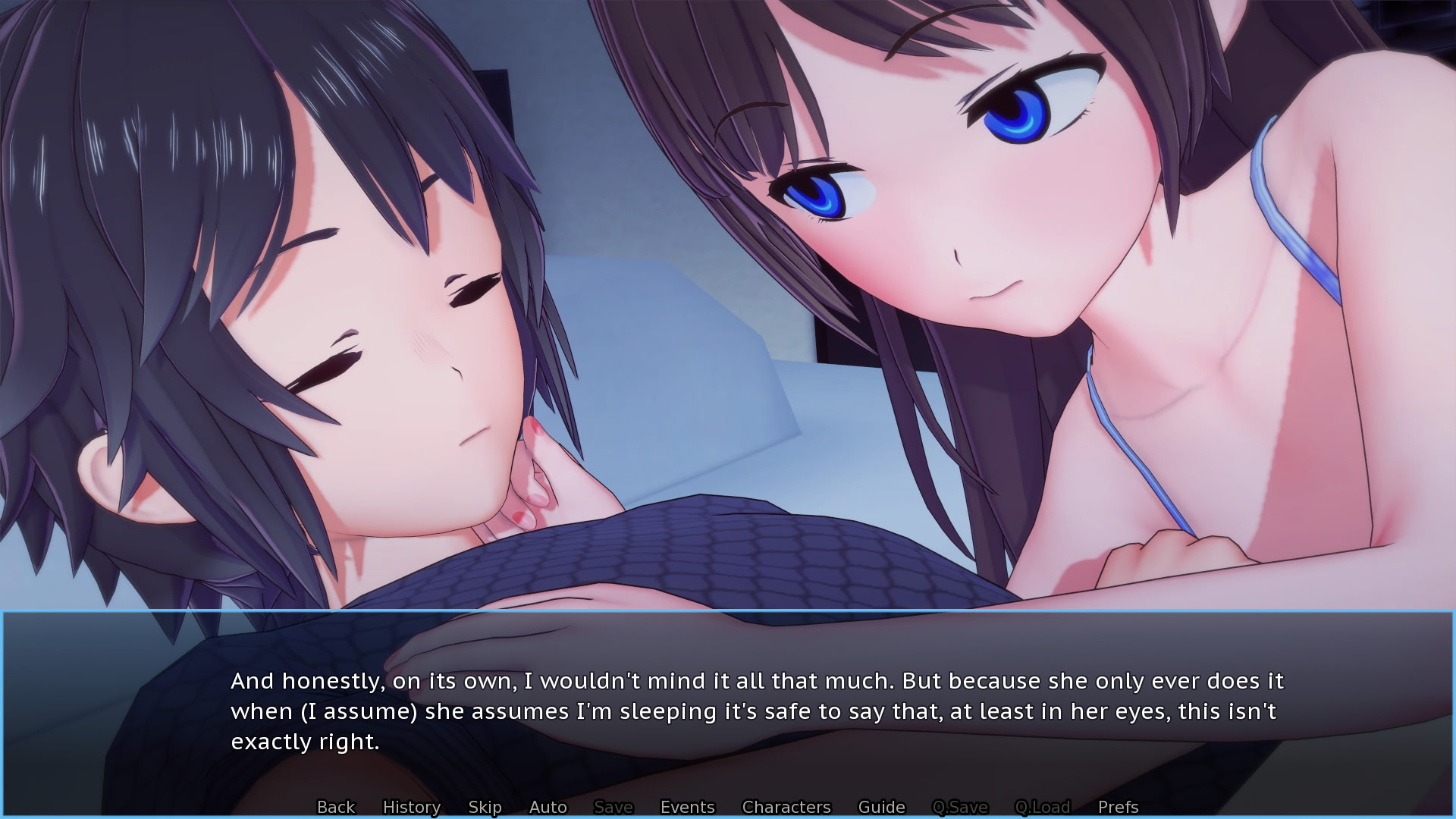Quick load with Q.Load
1456x819 pixels.
pos(1043,807)
